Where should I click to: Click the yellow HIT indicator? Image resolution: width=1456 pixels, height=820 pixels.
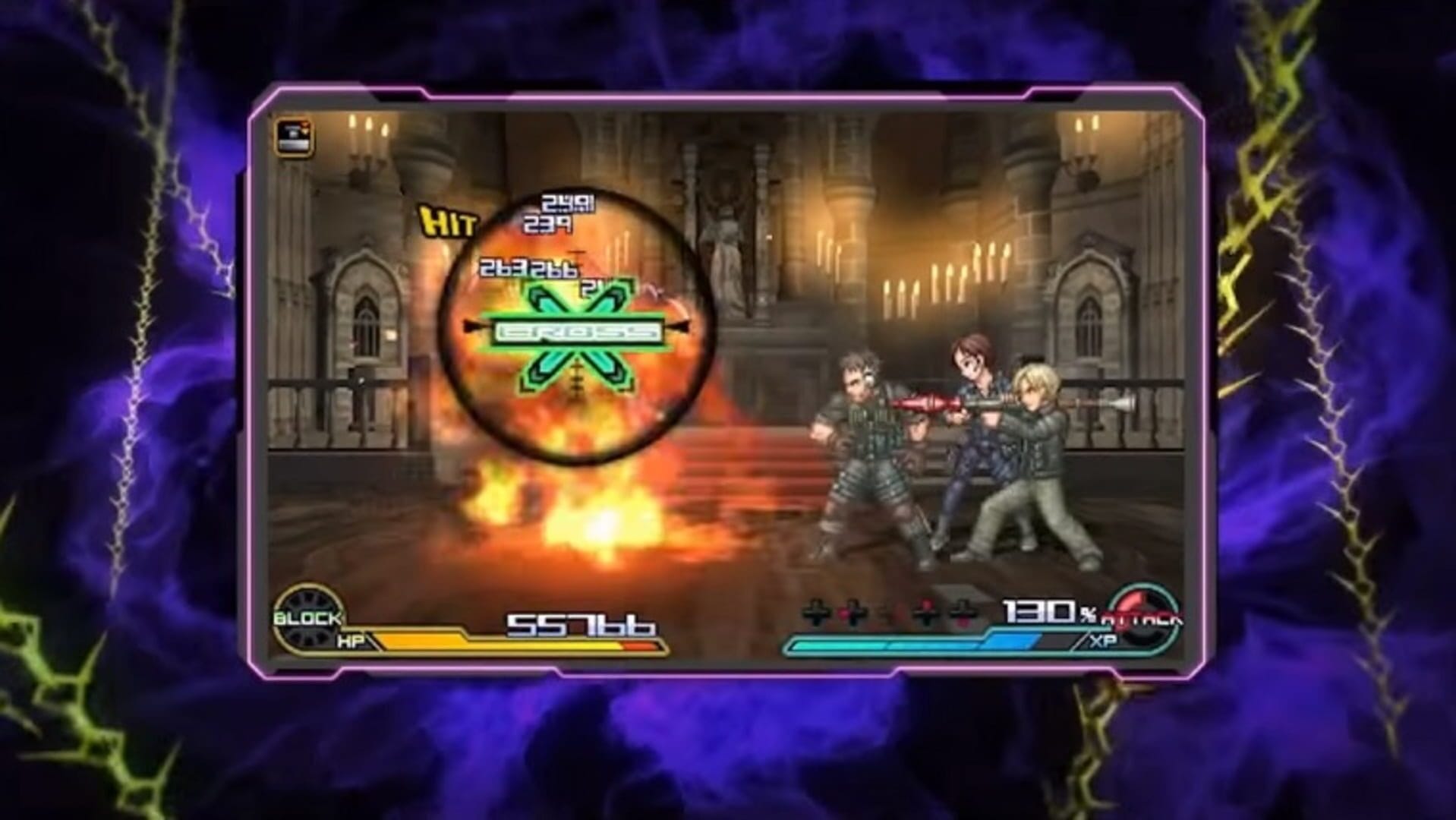tap(449, 221)
